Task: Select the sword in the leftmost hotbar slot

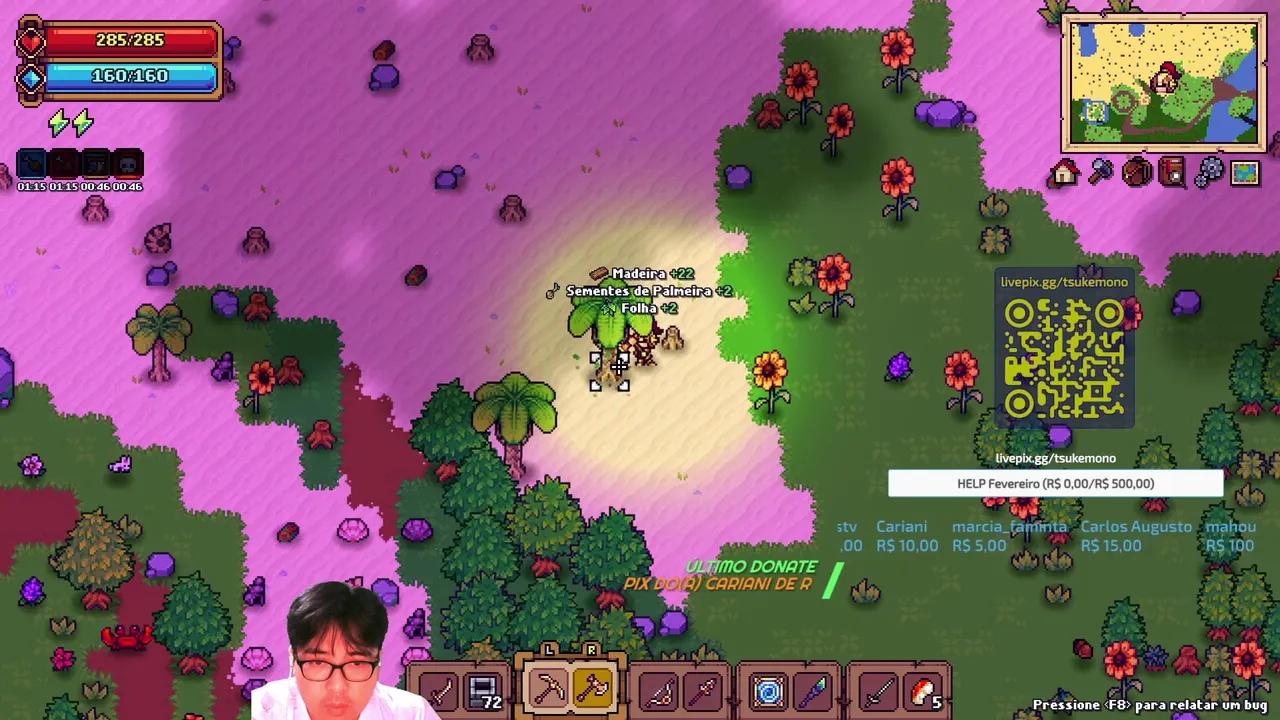Action: pyautogui.click(x=440, y=688)
